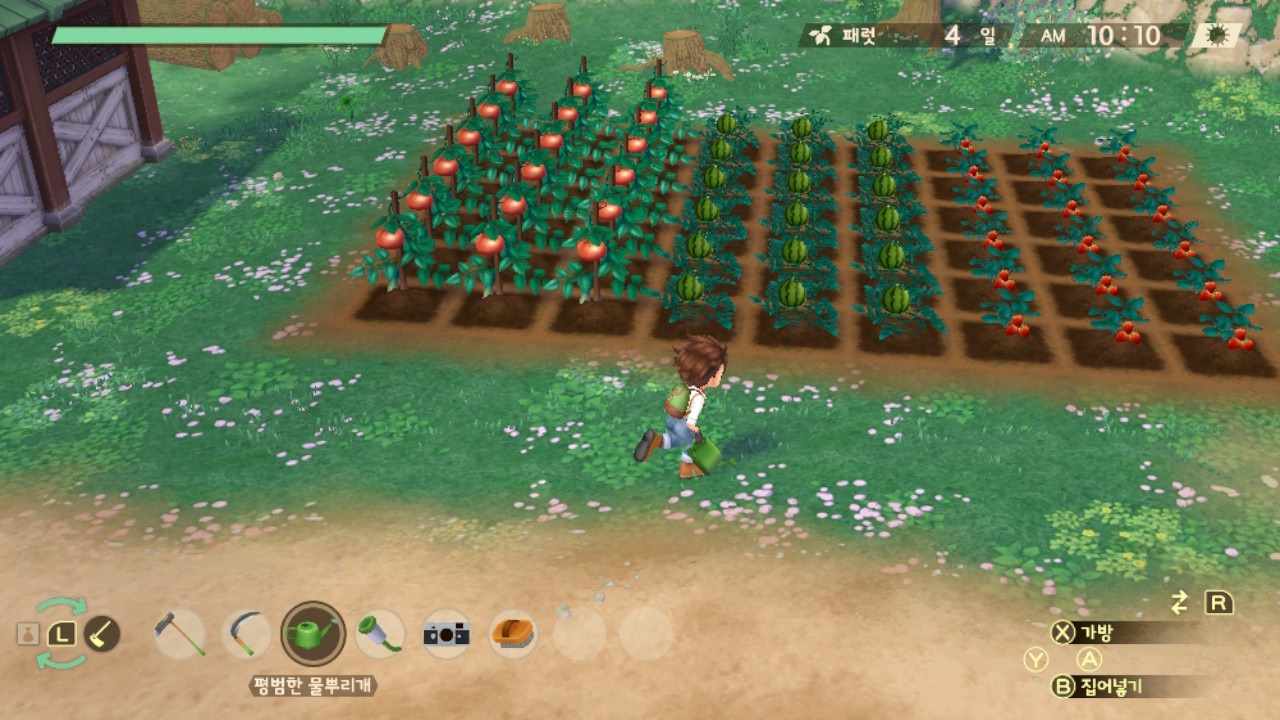Image resolution: width=1280 pixels, height=720 pixels.
Task: Select the hammer tool in the toolbar
Action: (x=181, y=633)
